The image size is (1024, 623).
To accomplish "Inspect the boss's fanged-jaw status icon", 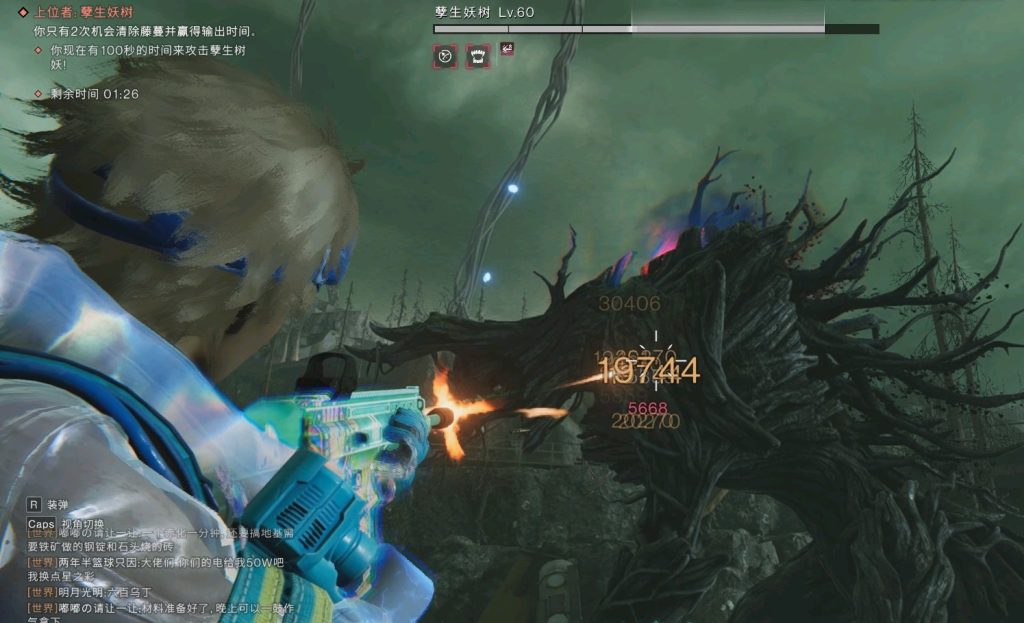I will pos(478,57).
